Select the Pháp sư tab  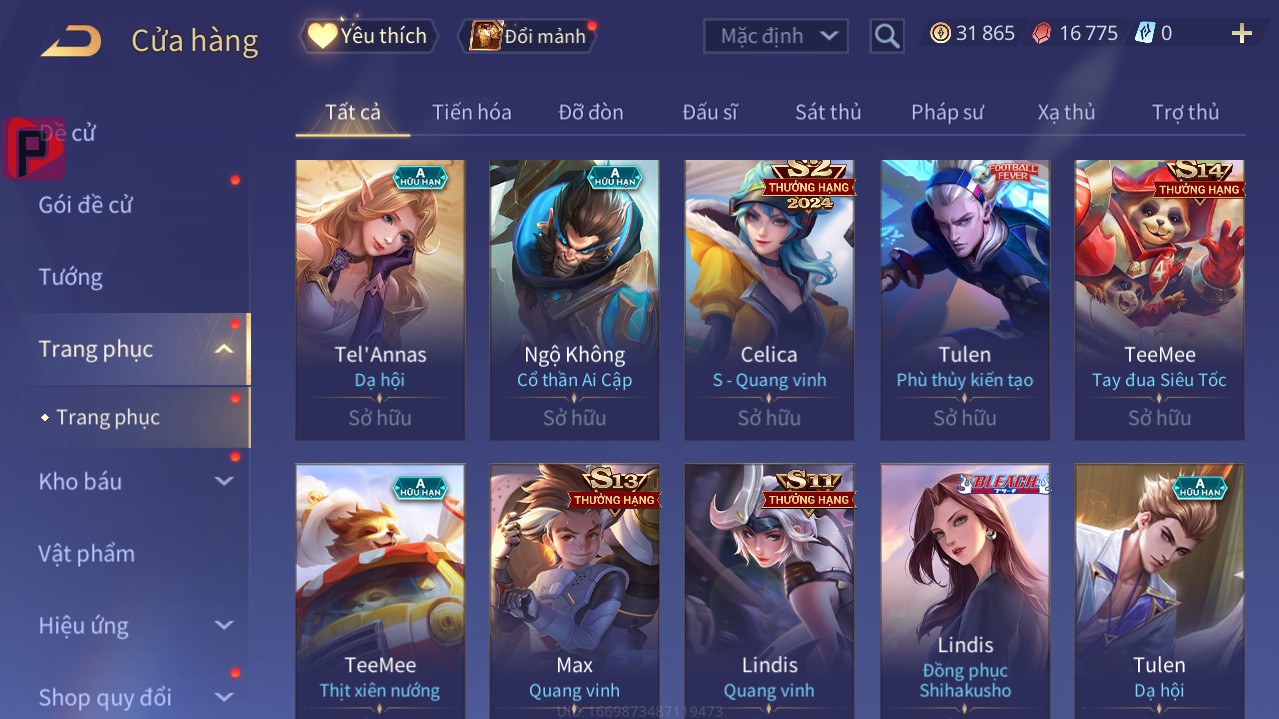pos(947,112)
